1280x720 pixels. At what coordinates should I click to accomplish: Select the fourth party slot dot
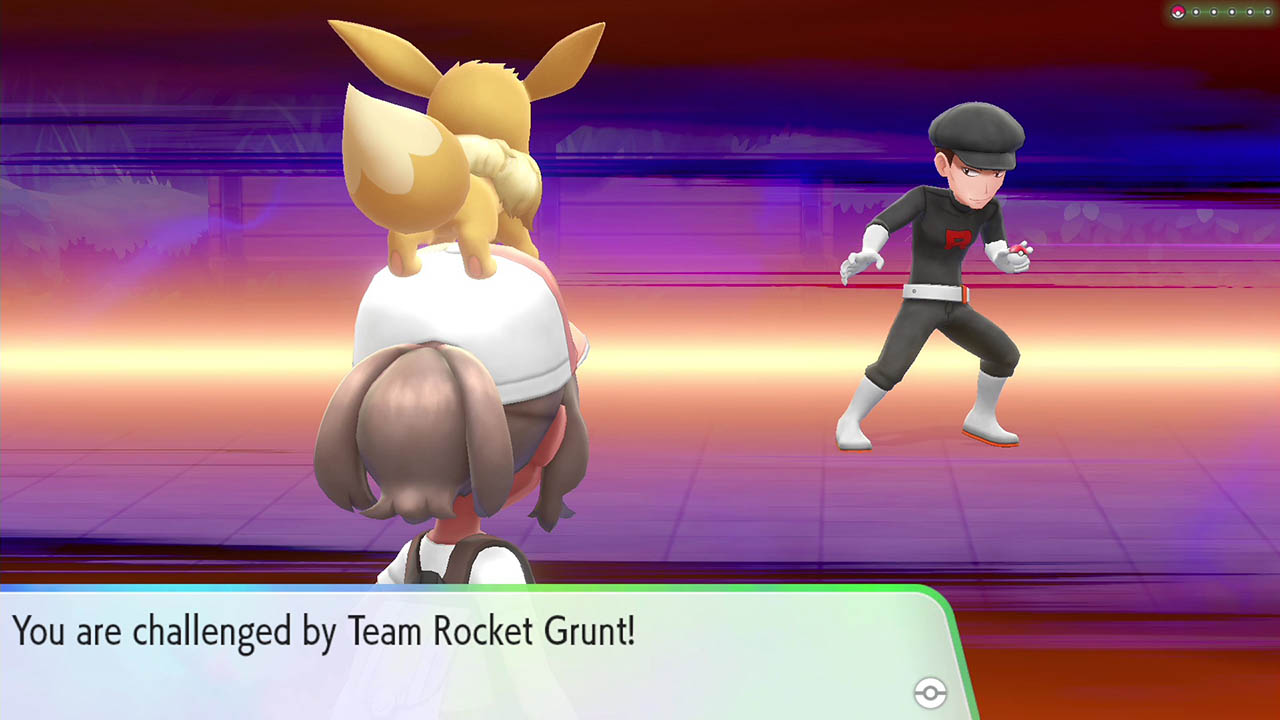(1232, 11)
